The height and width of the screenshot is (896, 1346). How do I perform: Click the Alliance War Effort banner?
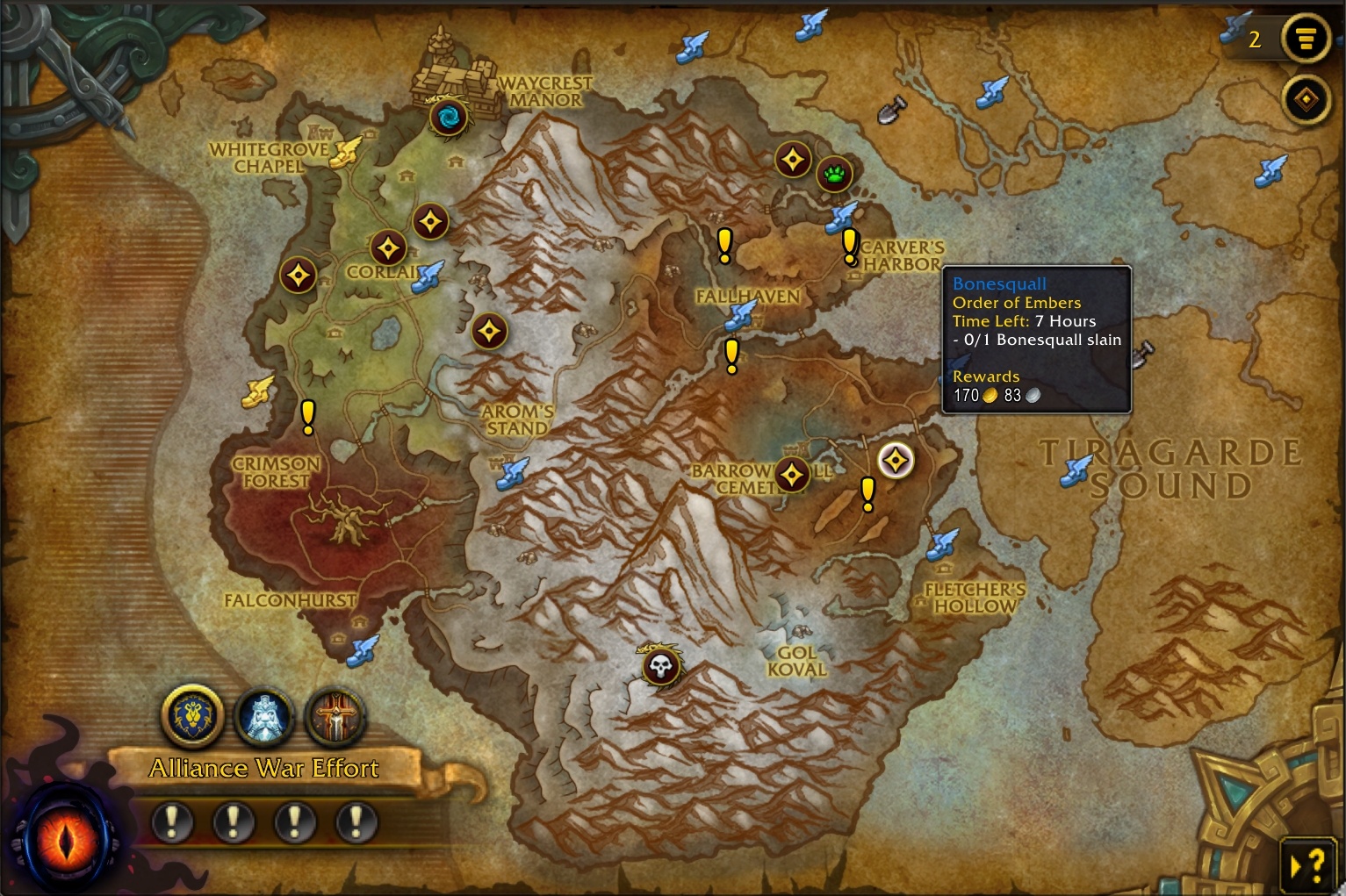point(263,768)
